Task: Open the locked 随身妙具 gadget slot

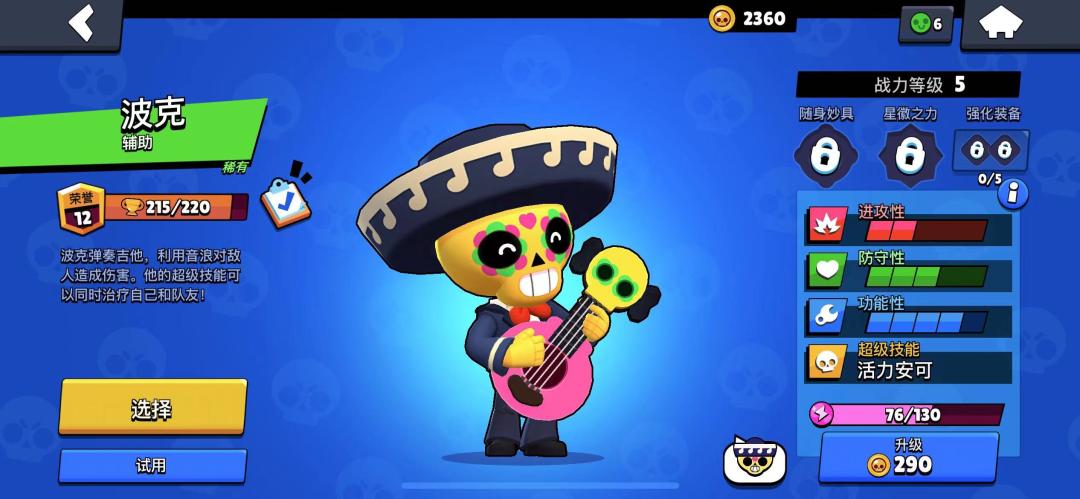Action: click(825, 156)
